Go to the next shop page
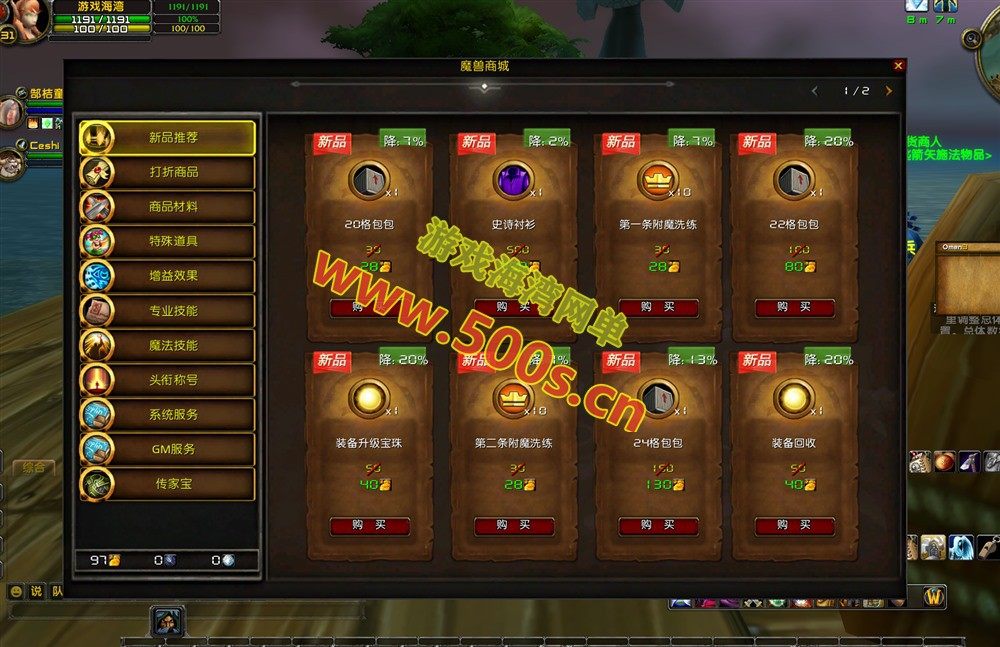 (888, 91)
